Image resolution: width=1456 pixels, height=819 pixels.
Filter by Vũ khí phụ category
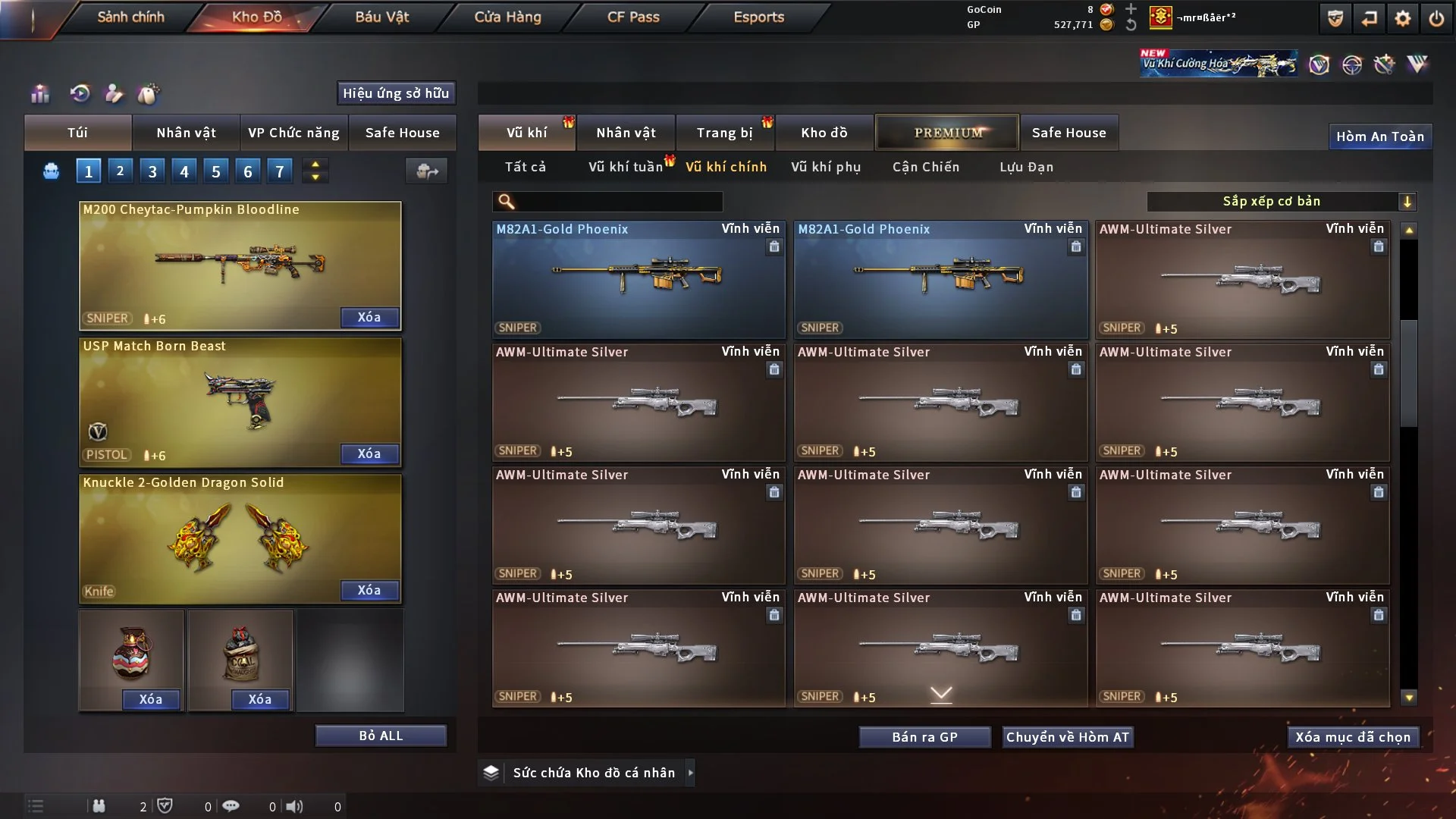pos(826,167)
